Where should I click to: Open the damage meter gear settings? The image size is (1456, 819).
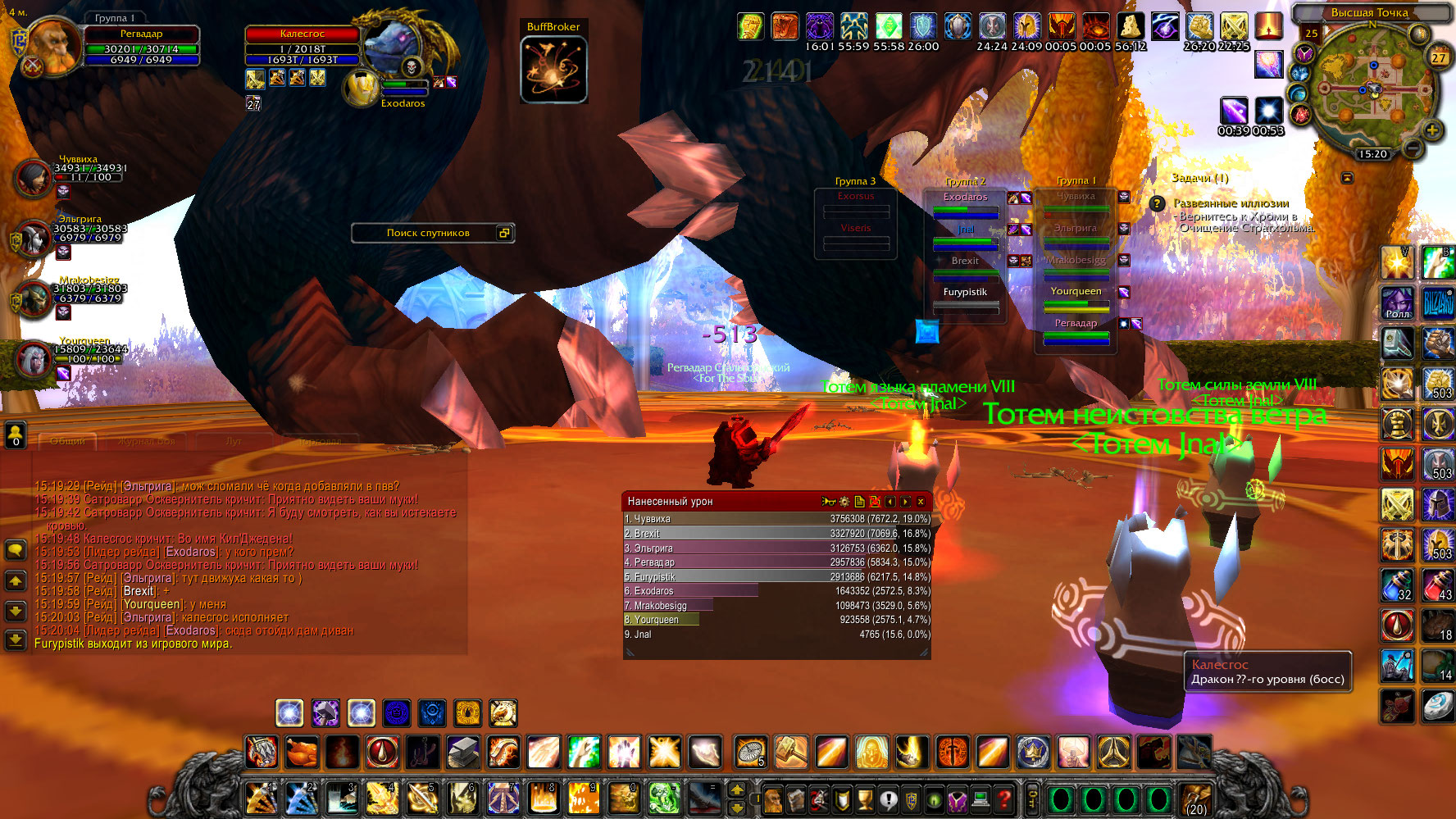[844, 502]
